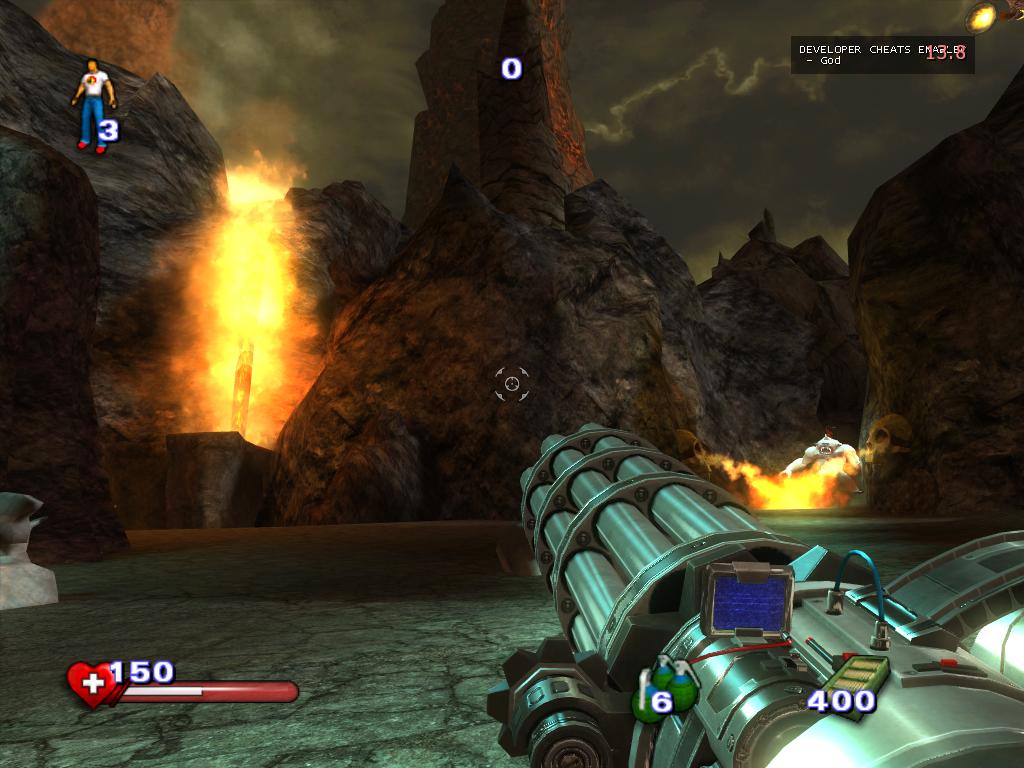
Task: Click the Developer Cheats Enabled notice
Action: pos(882,54)
